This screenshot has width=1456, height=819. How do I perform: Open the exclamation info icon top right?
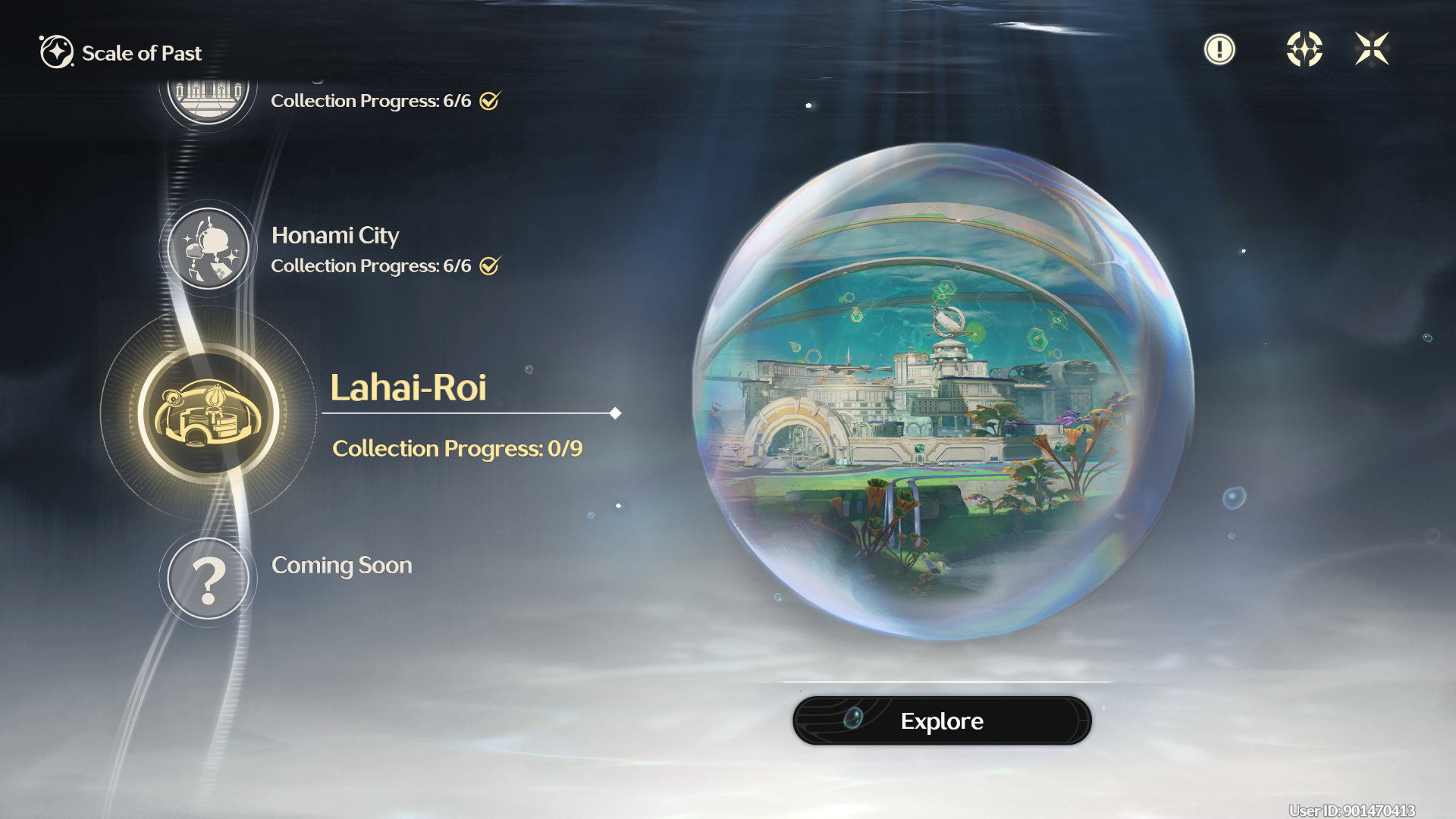[1219, 49]
